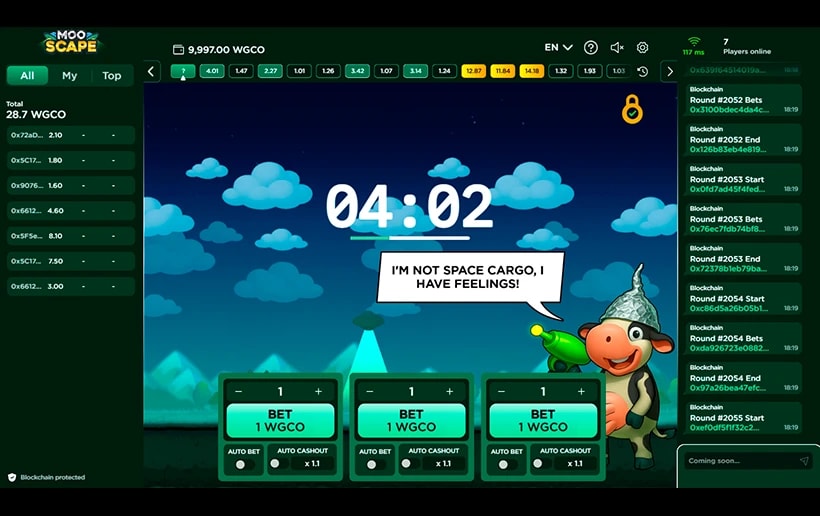The height and width of the screenshot is (516, 820).
Task: Open the settings gear icon
Action: pyautogui.click(x=643, y=47)
